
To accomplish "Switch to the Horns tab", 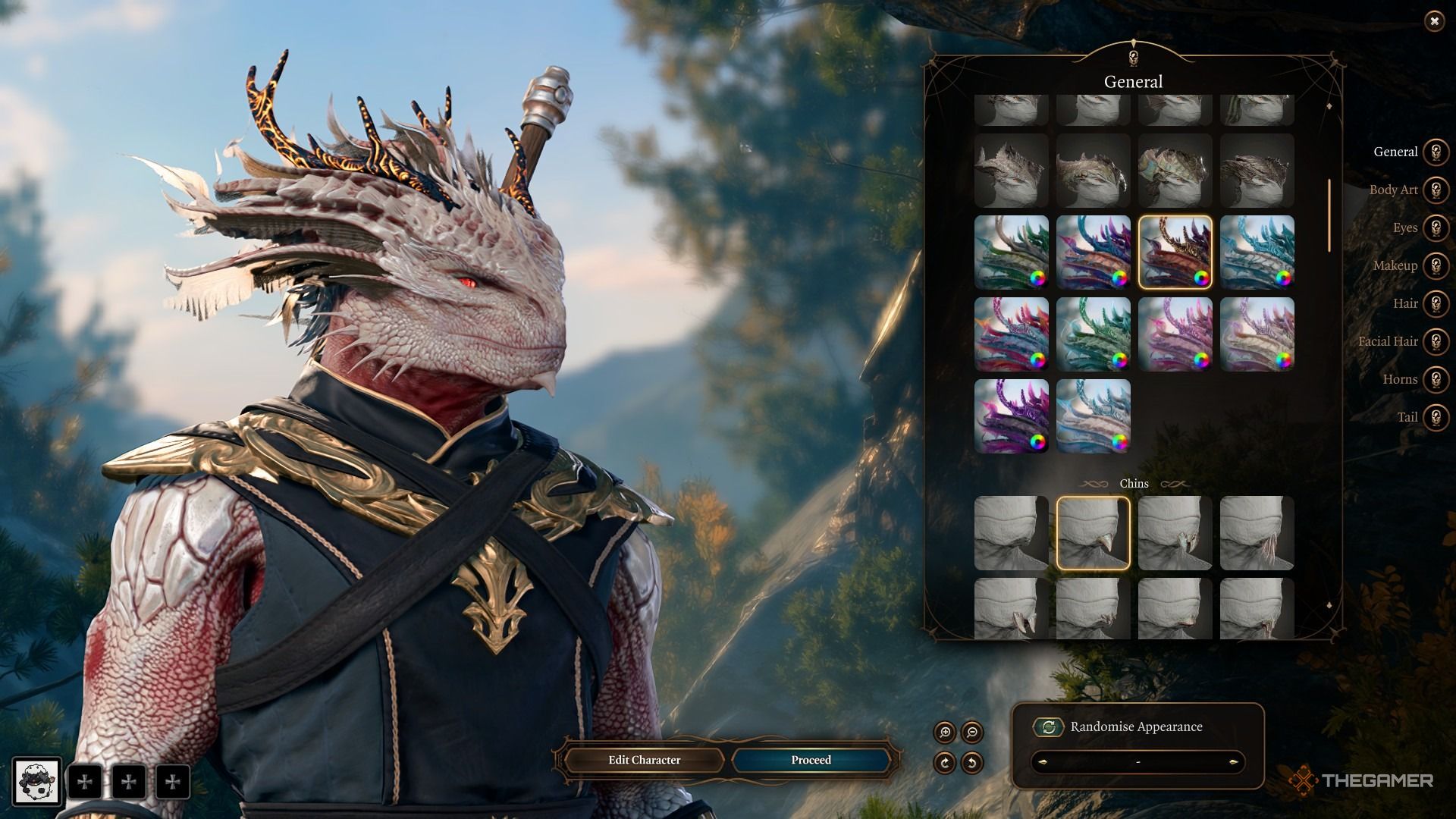I will 1436,379.
